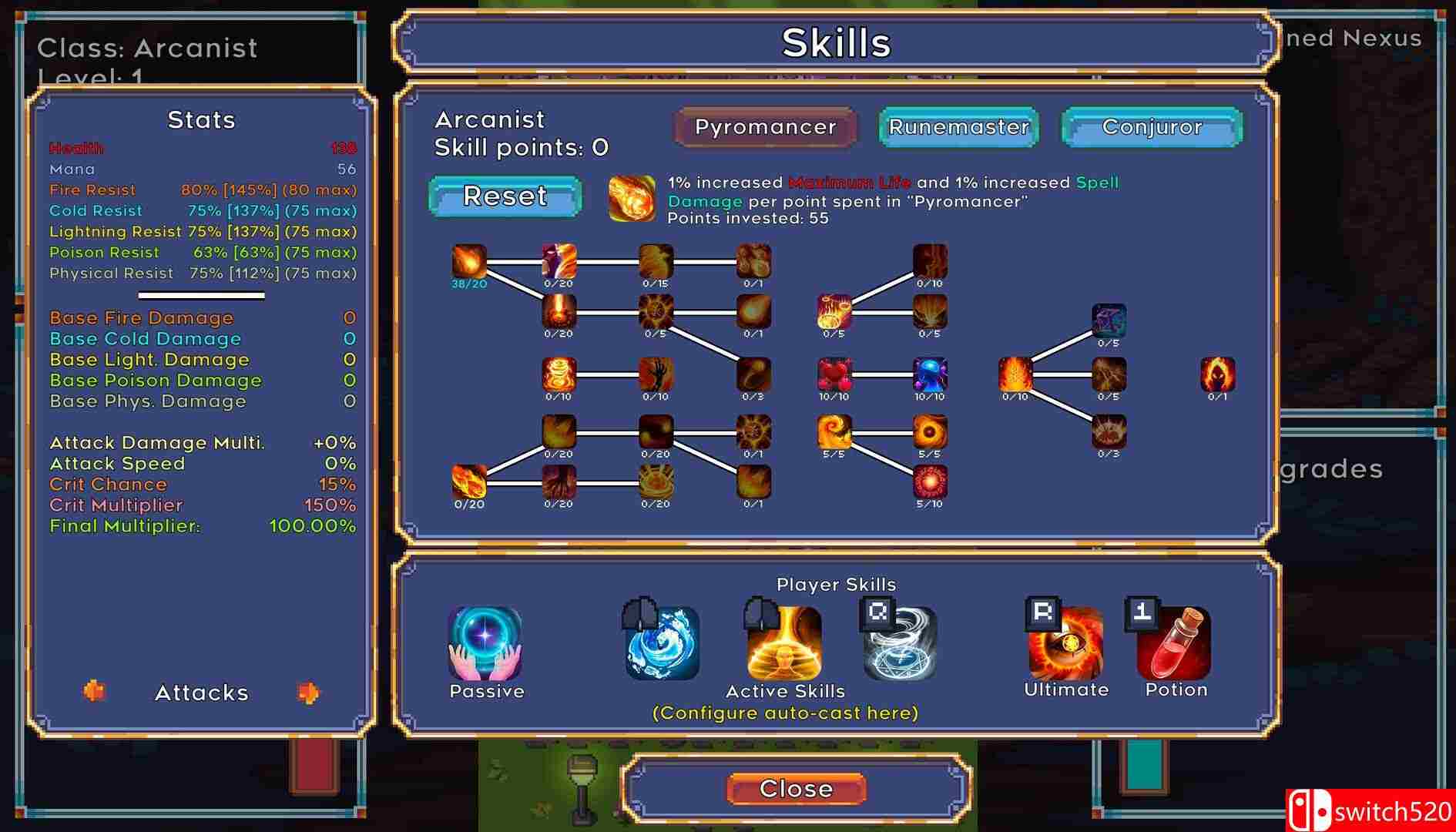Viewport: 1456px width, 832px height.
Task: Select the Passive skill orb icon
Action: [486, 646]
